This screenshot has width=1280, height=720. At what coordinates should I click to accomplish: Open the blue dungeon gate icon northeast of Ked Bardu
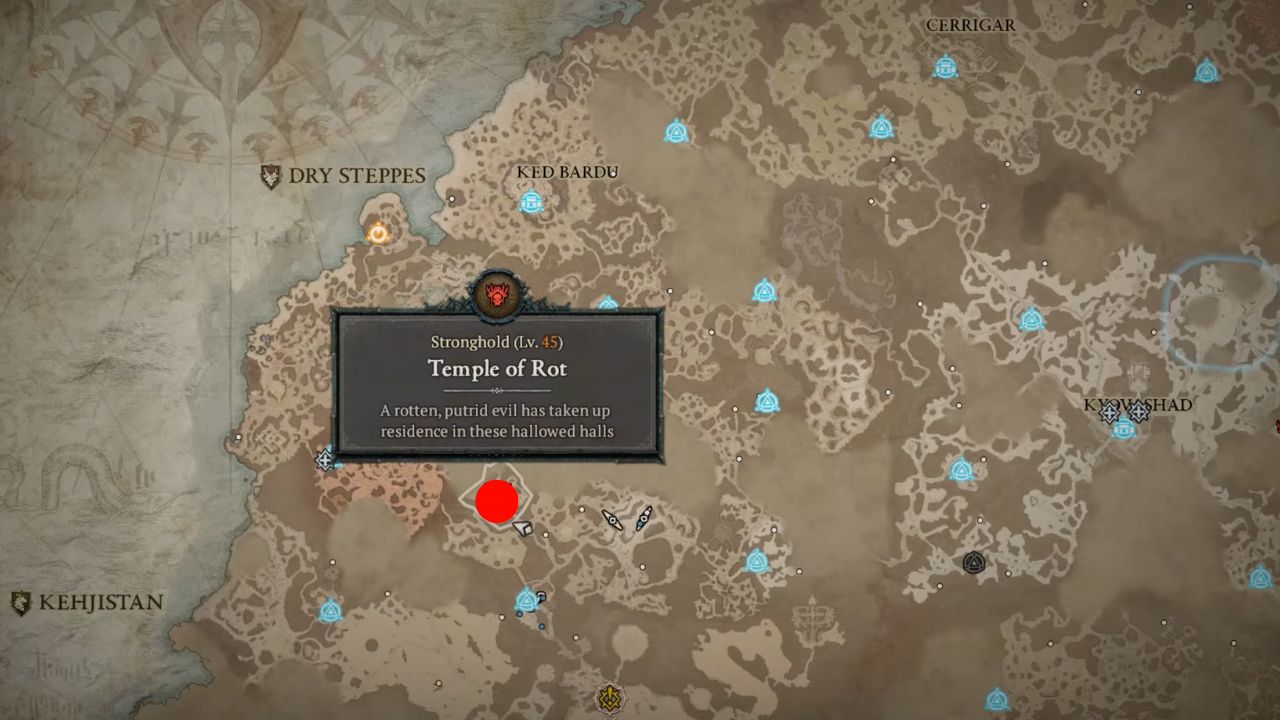pos(678,130)
